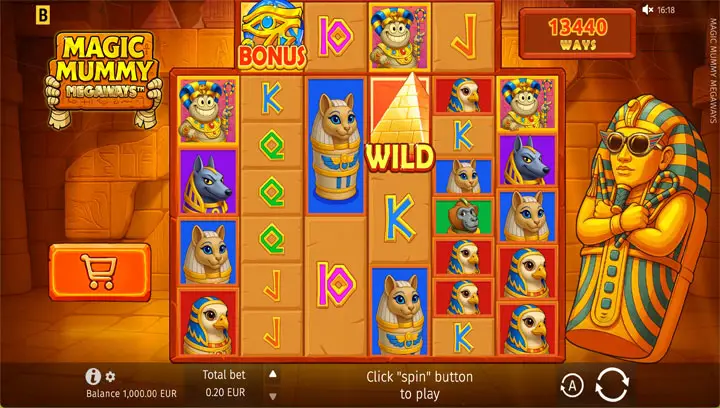
Task: Increase total bet with the up arrow
Action: (x=272, y=373)
